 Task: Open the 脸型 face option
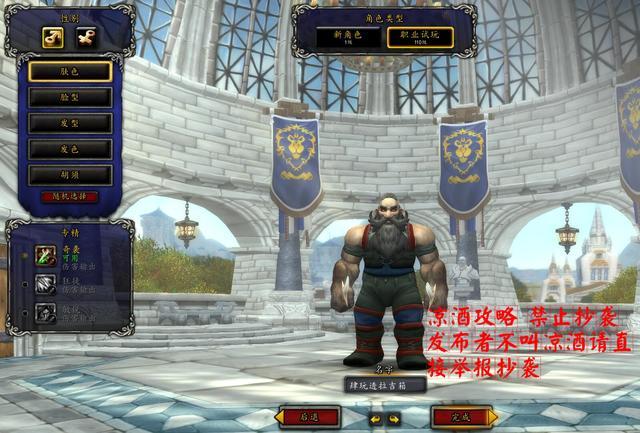click(x=69, y=97)
